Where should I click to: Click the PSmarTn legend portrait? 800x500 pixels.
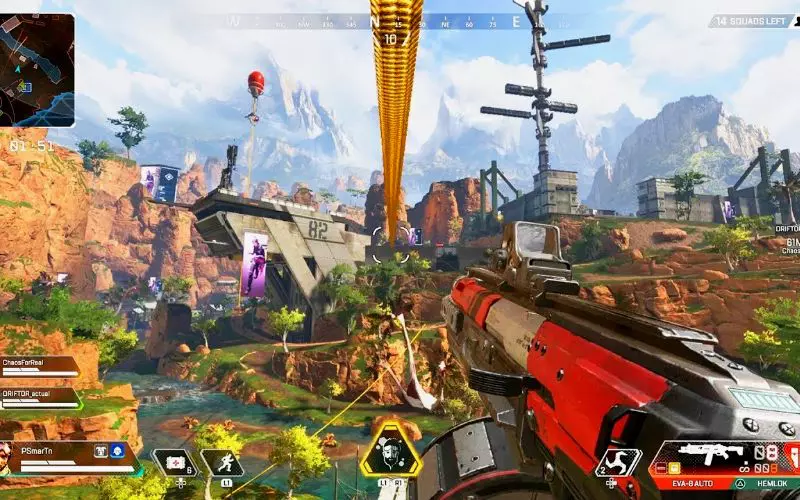[x=9, y=457]
